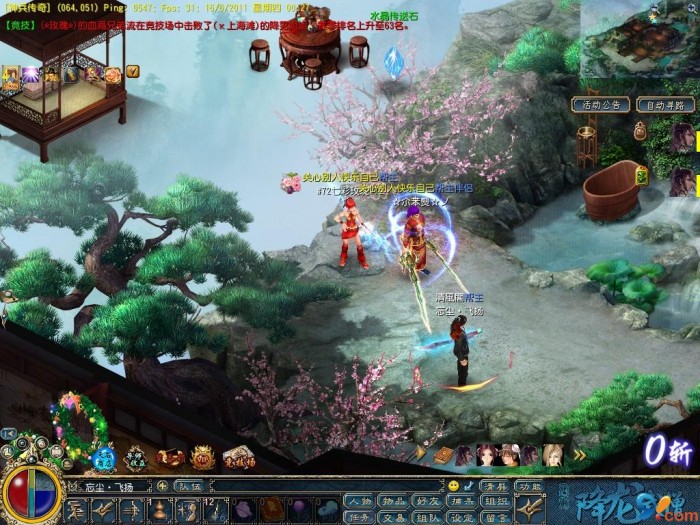Open the 物品 items bag
Image resolution: width=700 pixels, height=525 pixels.
coord(392,500)
